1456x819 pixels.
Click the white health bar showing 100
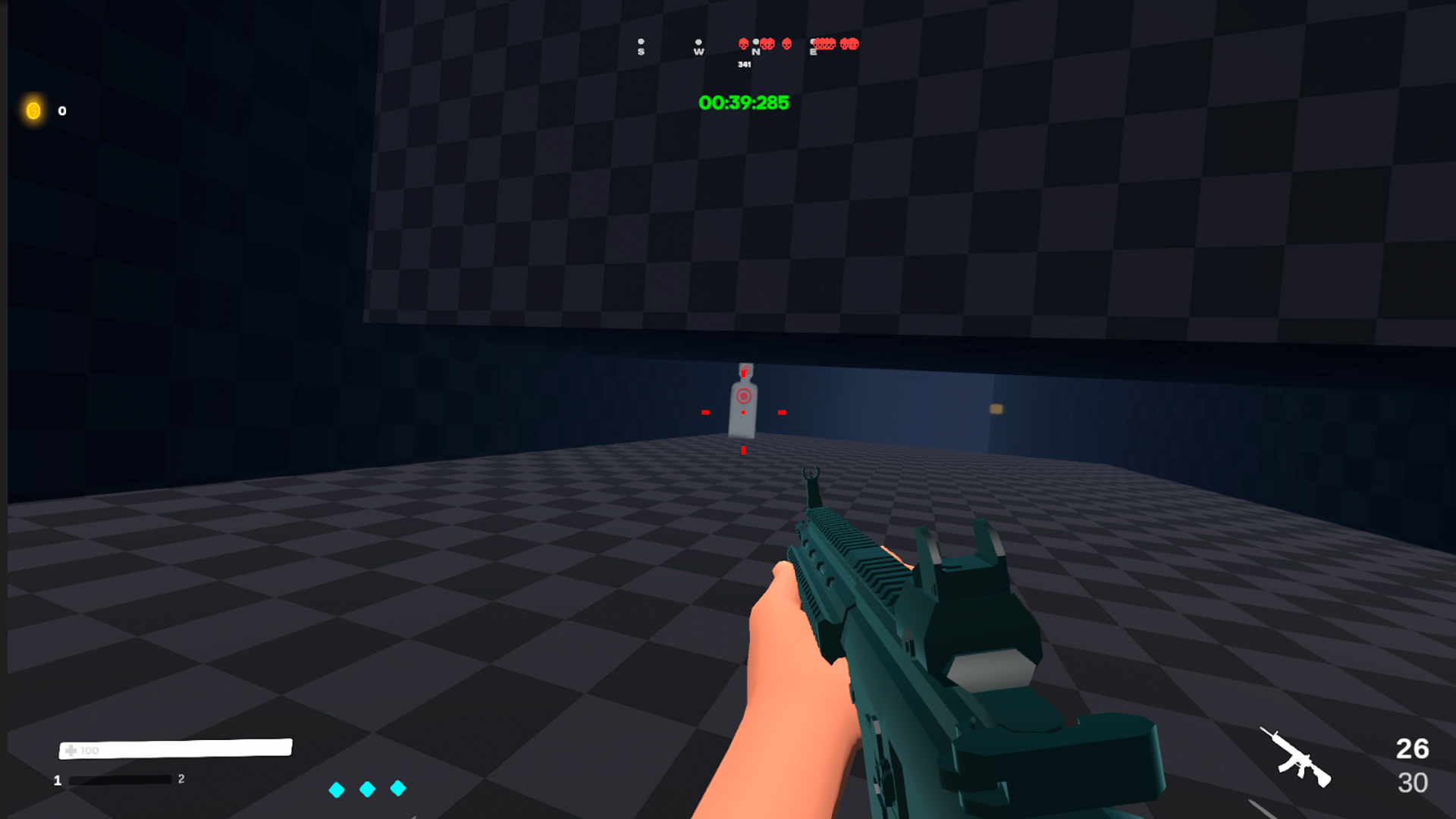click(174, 748)
